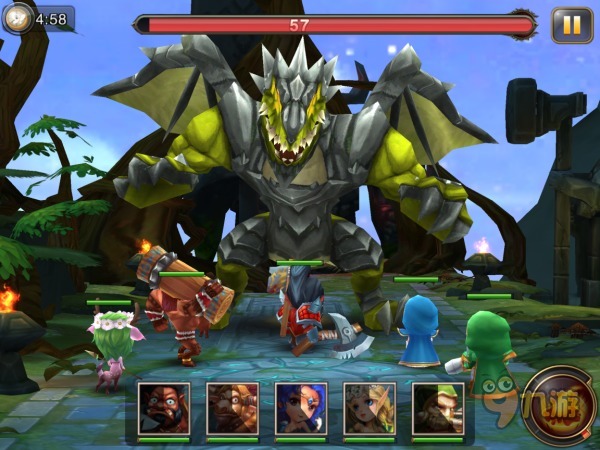Select the blonde elf hero portrait
The height and width of the screenshot is (450, 600).
[x=369, y=408]
